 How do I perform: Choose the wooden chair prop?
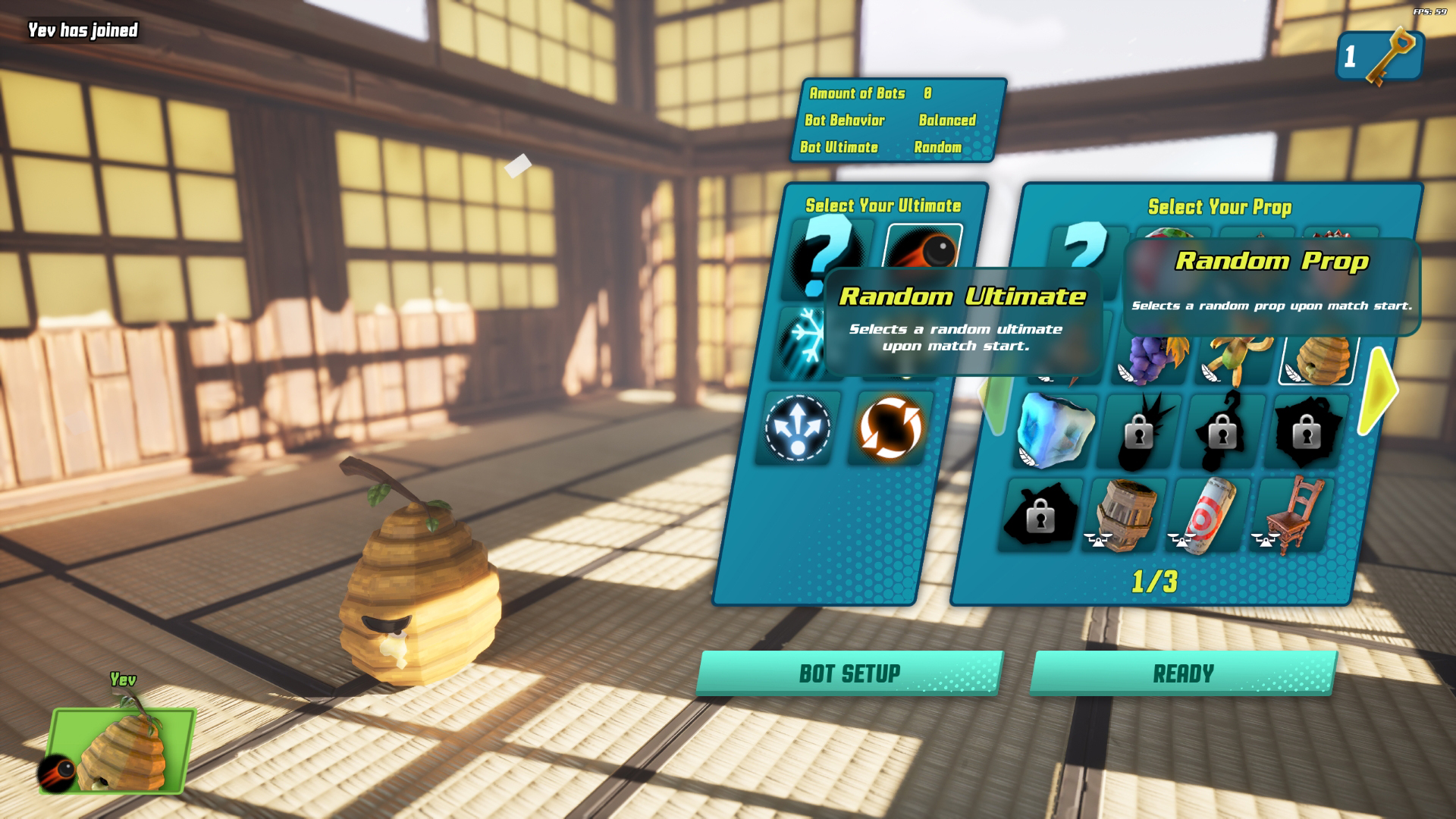click(1293, 514)
